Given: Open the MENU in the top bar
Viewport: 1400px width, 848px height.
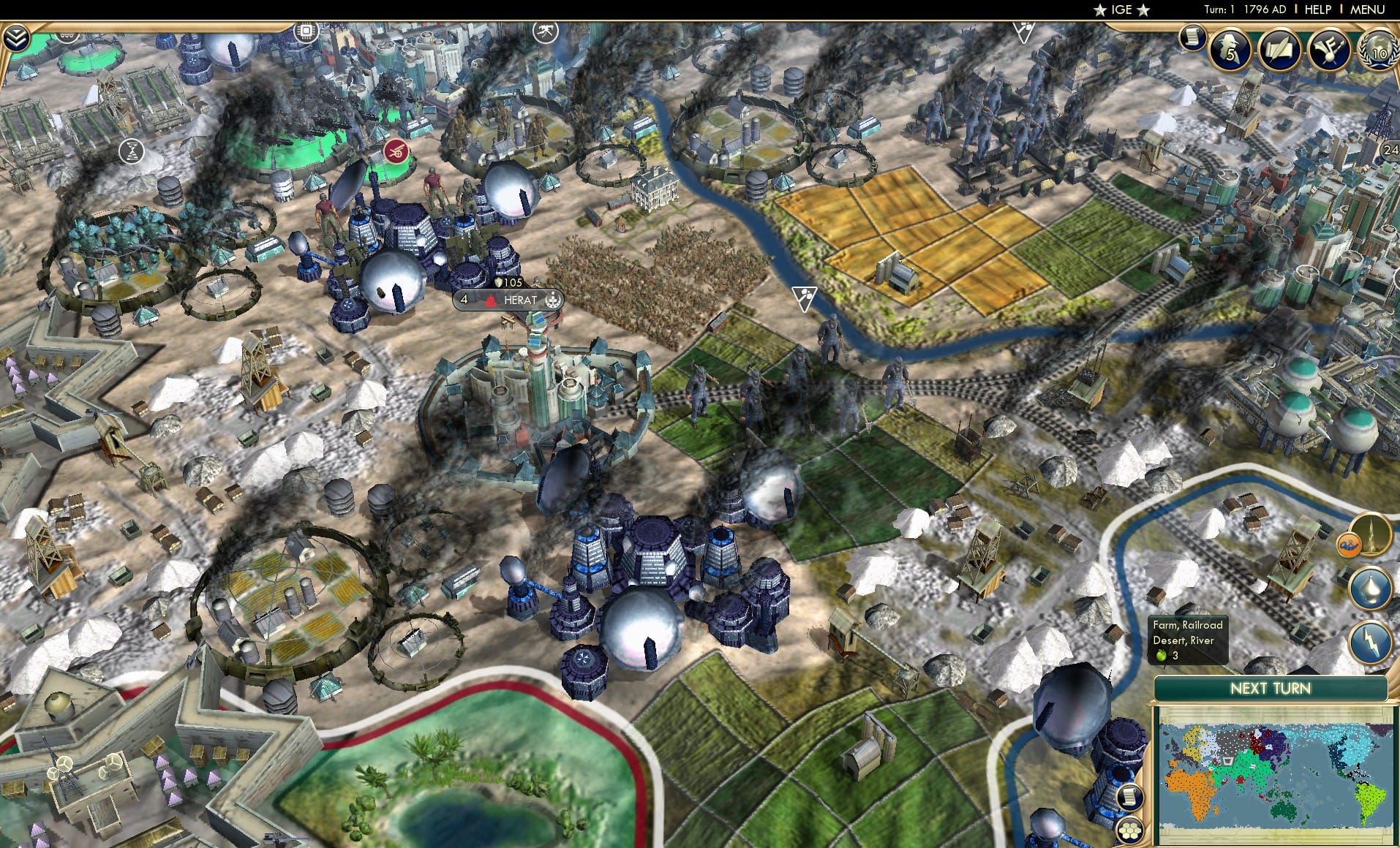Looking at the screenshot, I should [x=1367, y=10].
